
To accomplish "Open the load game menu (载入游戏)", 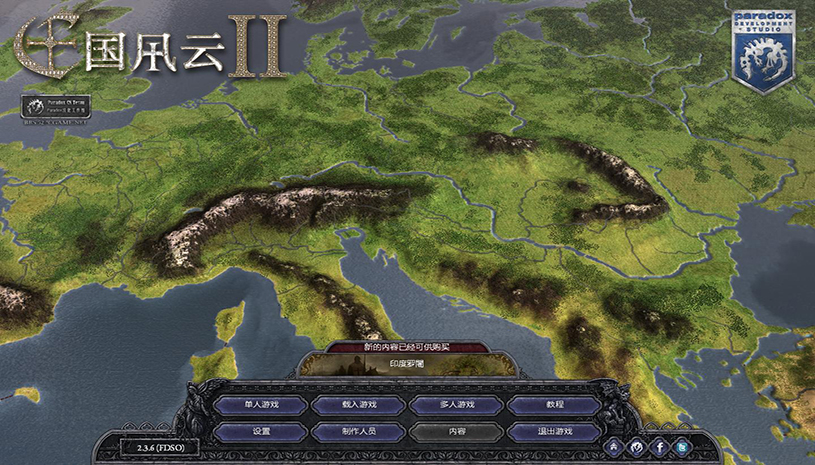I will (x=360, y=405).
